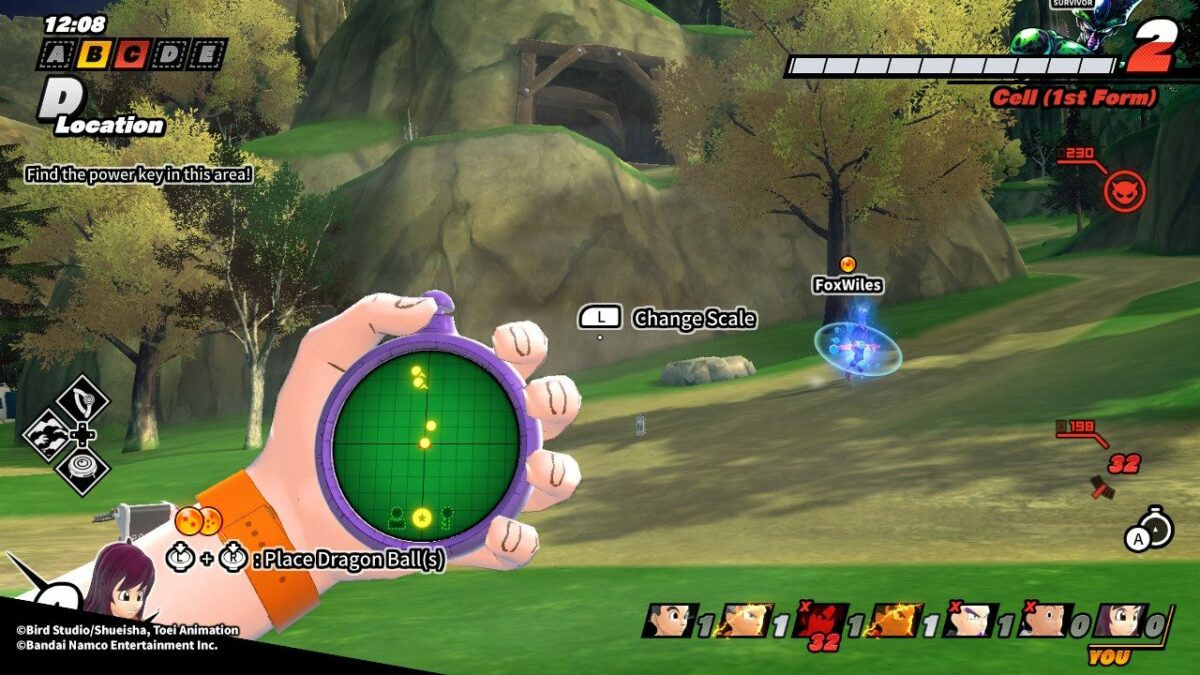This screenshot has height=675, width=1200.
Task: Use the left diamond cloud skill icon
Action: point(46,436)
